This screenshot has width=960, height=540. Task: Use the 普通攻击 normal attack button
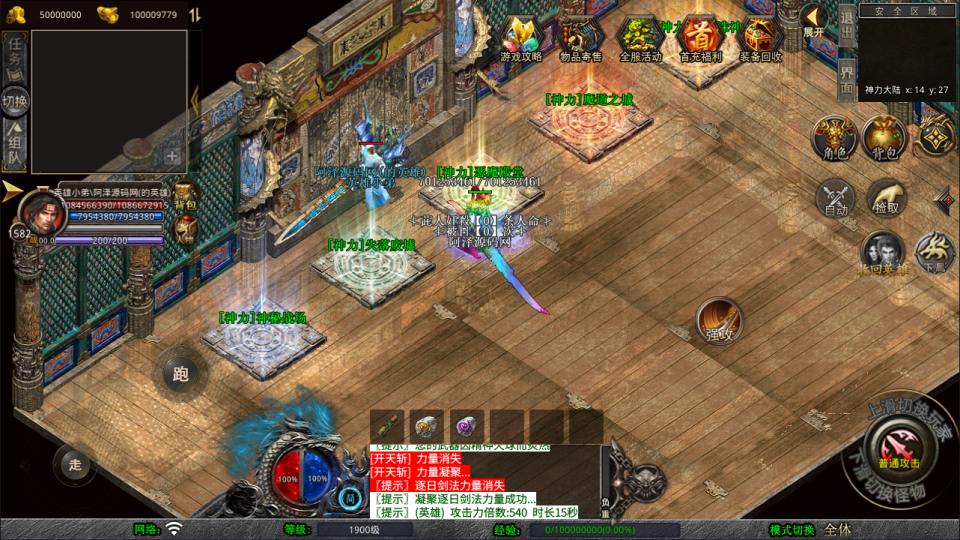899,446
